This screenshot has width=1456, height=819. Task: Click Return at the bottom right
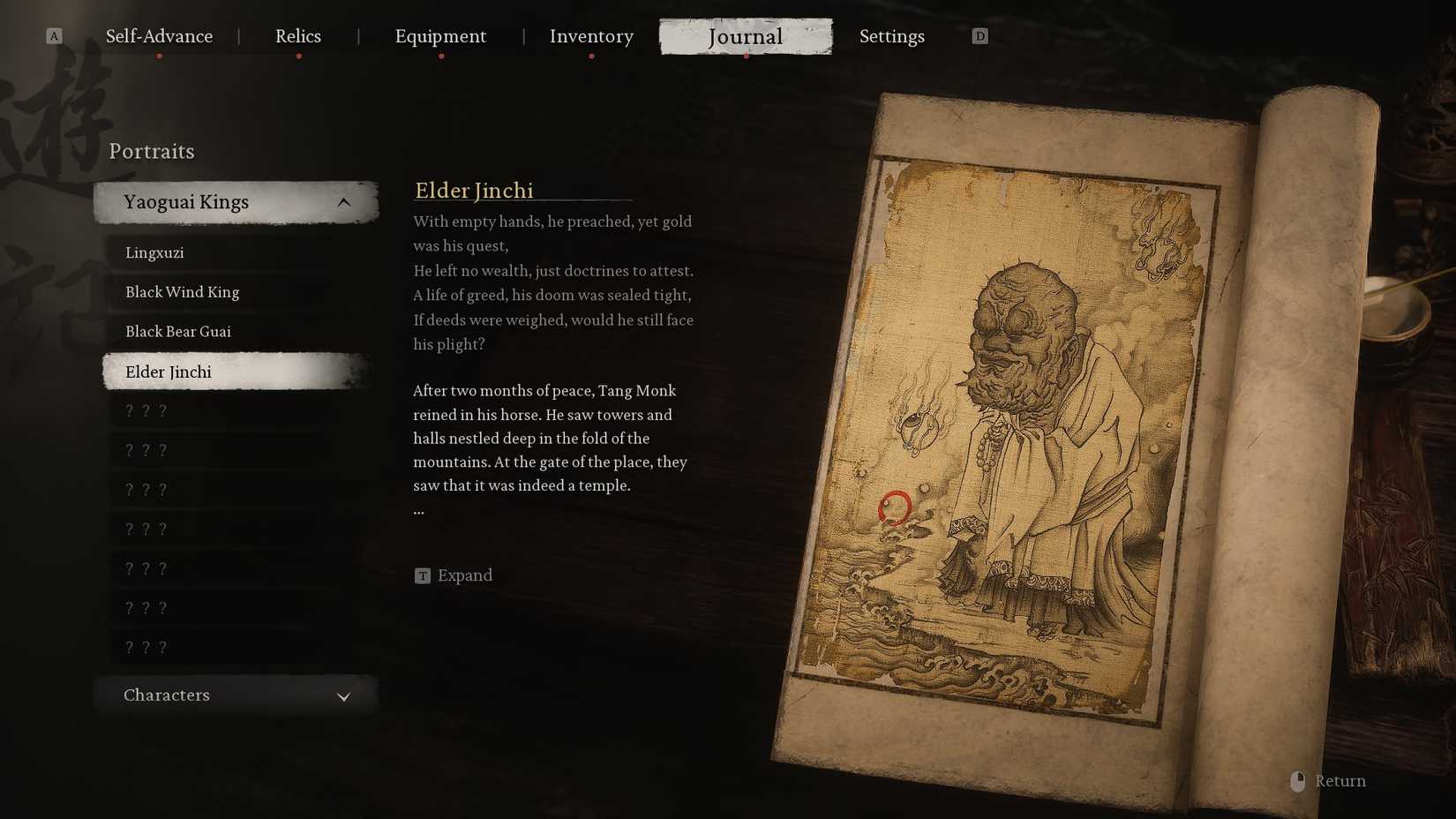[1340, 780]
